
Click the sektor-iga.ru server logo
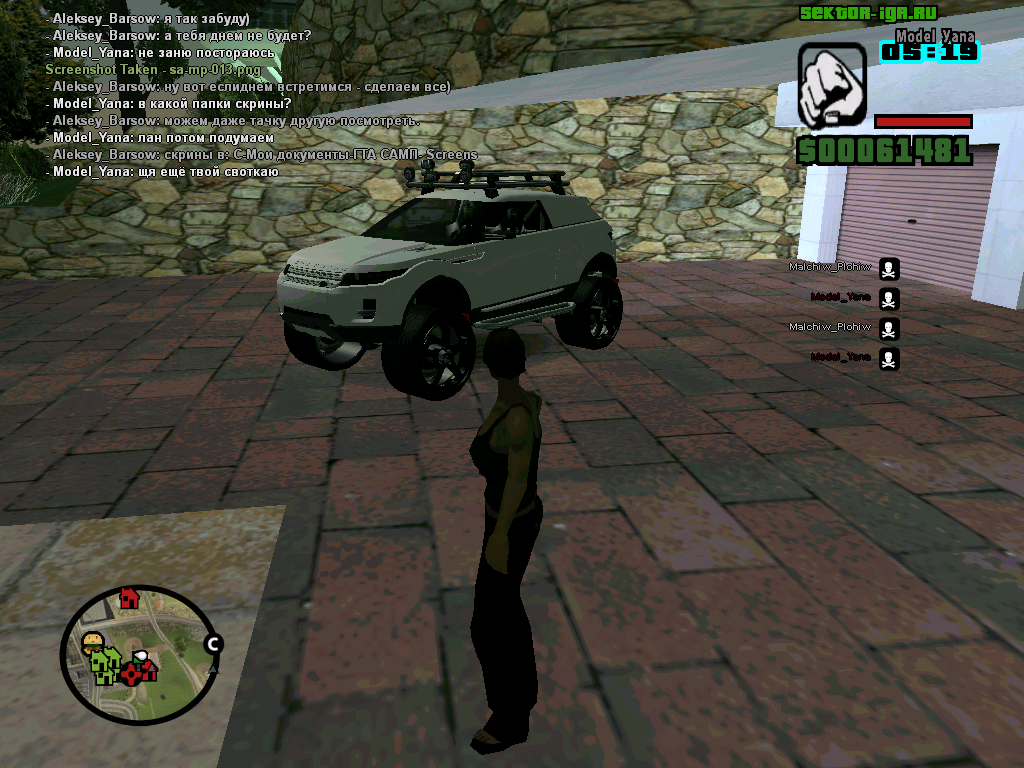point(866,13)
